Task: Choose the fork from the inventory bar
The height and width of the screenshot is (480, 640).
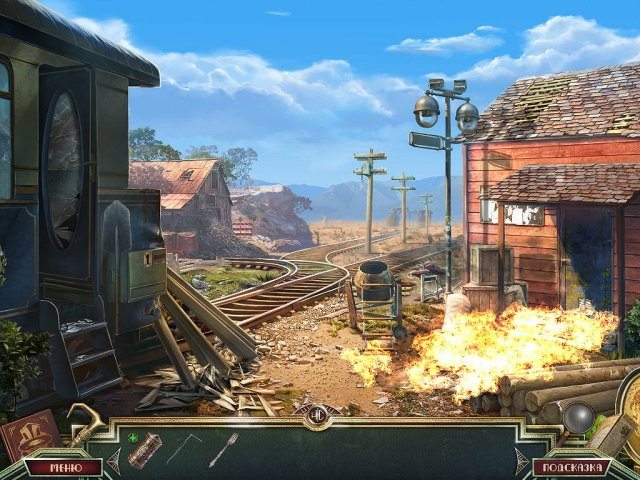Action: tap(222, 449)
